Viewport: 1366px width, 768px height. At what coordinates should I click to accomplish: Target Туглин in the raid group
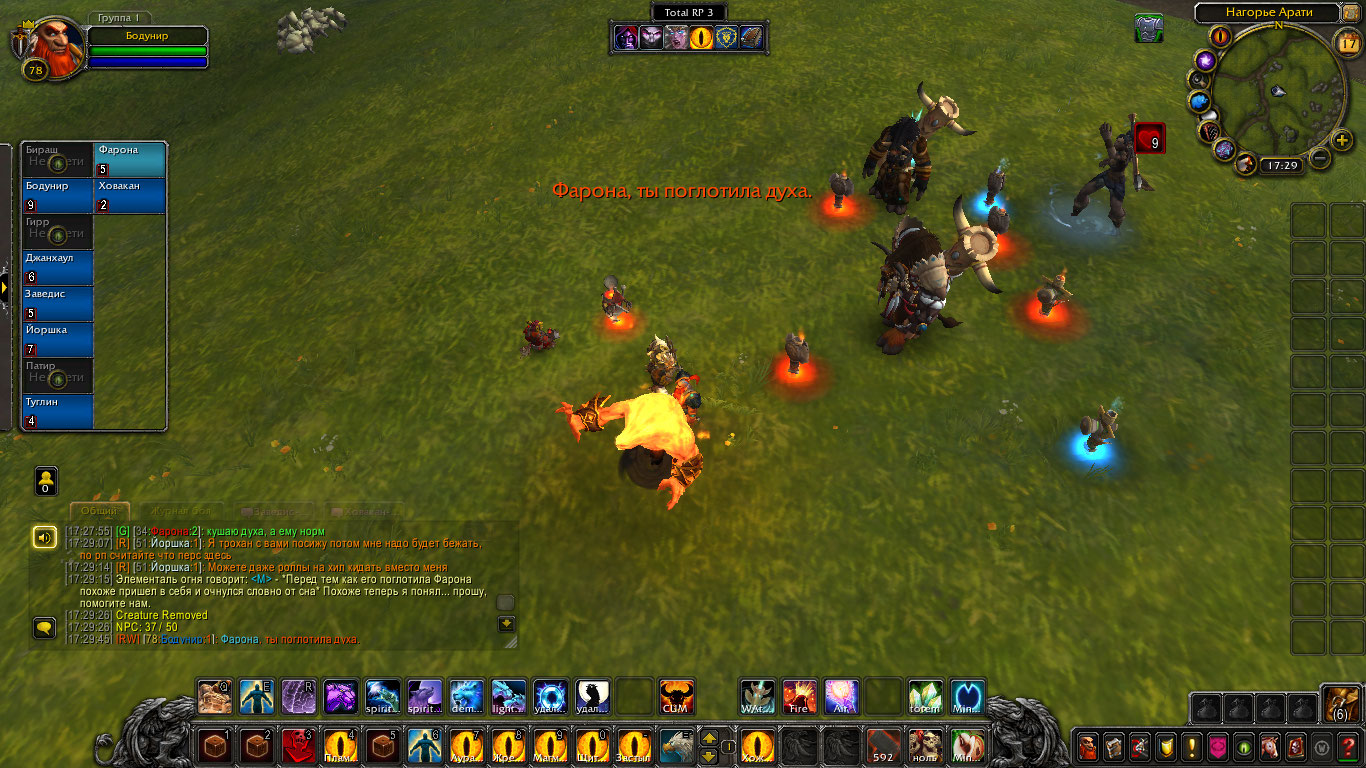[x=58, y=412]
